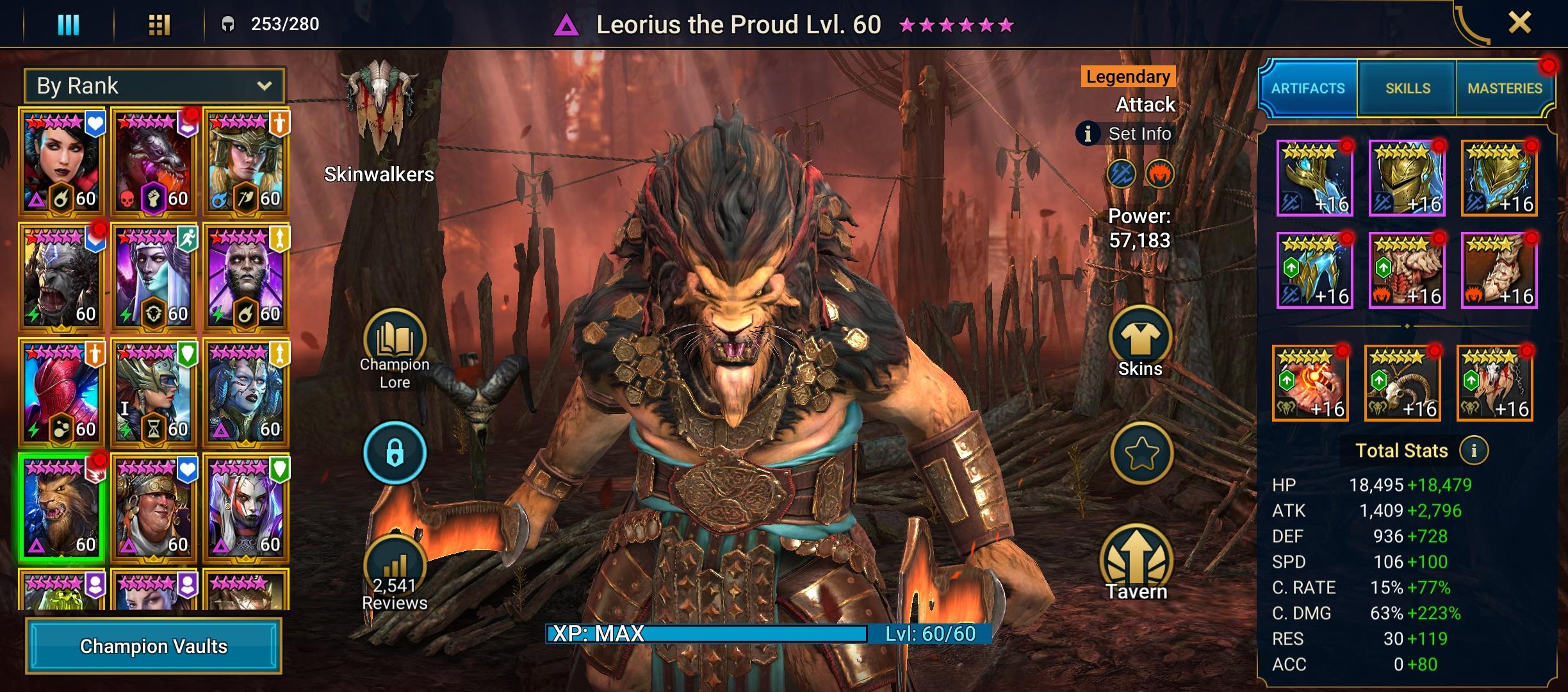Open Champion Vaults

coord(154,646)
